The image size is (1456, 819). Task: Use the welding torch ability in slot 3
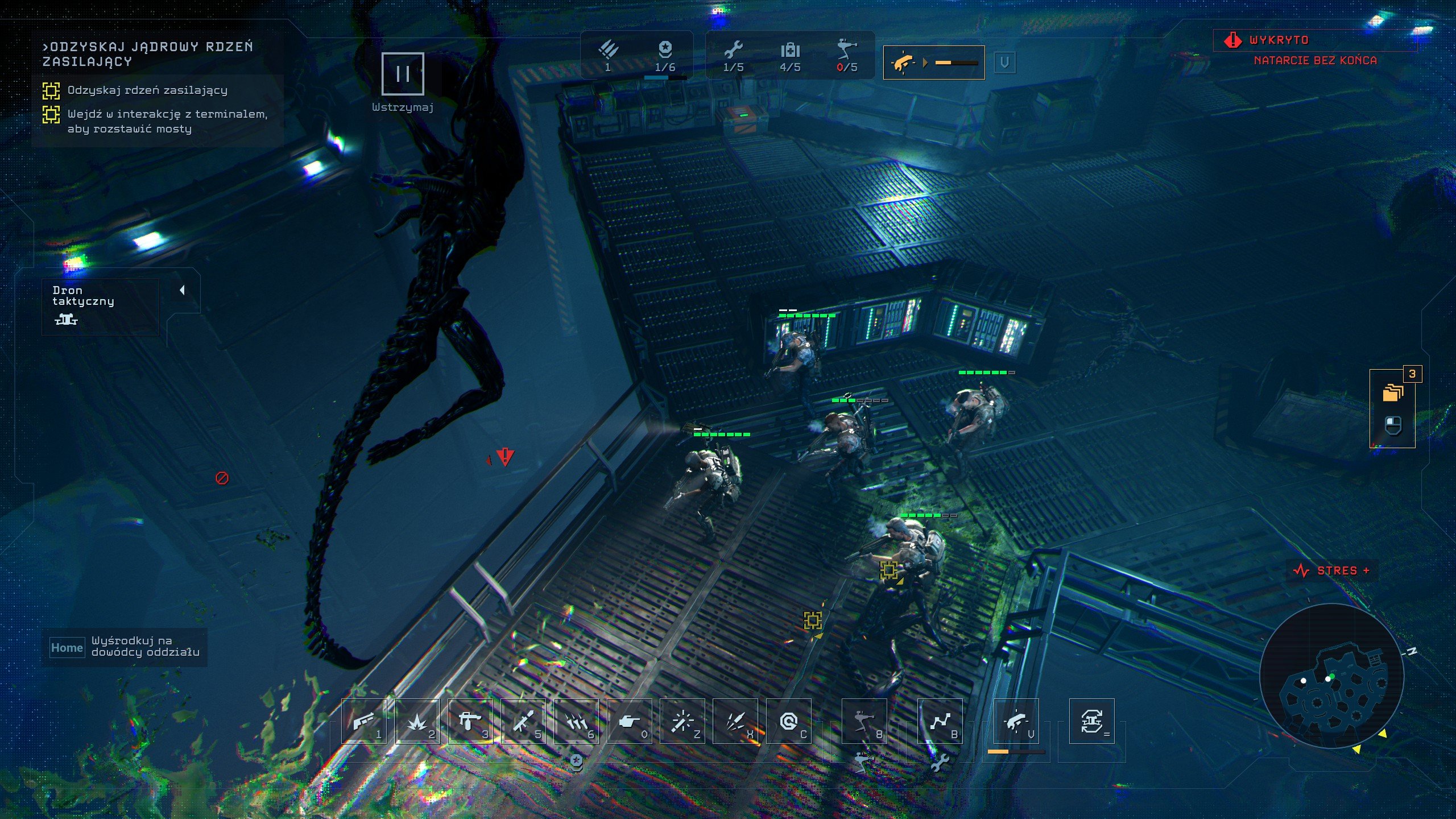click(x=471, y=724)
